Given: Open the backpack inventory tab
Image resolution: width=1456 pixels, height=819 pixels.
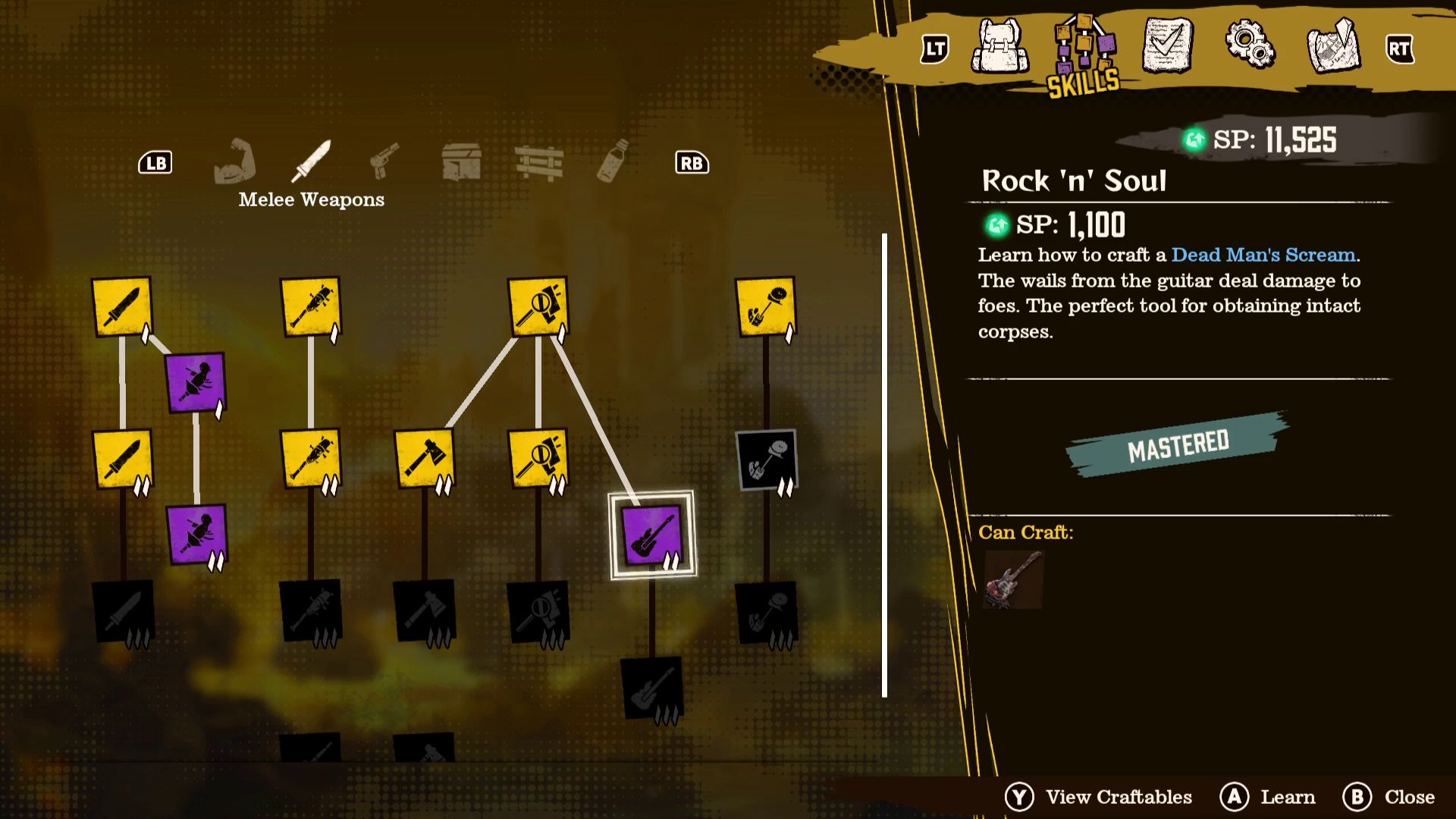Looking at the screenshot, I should pos(1000,47).
